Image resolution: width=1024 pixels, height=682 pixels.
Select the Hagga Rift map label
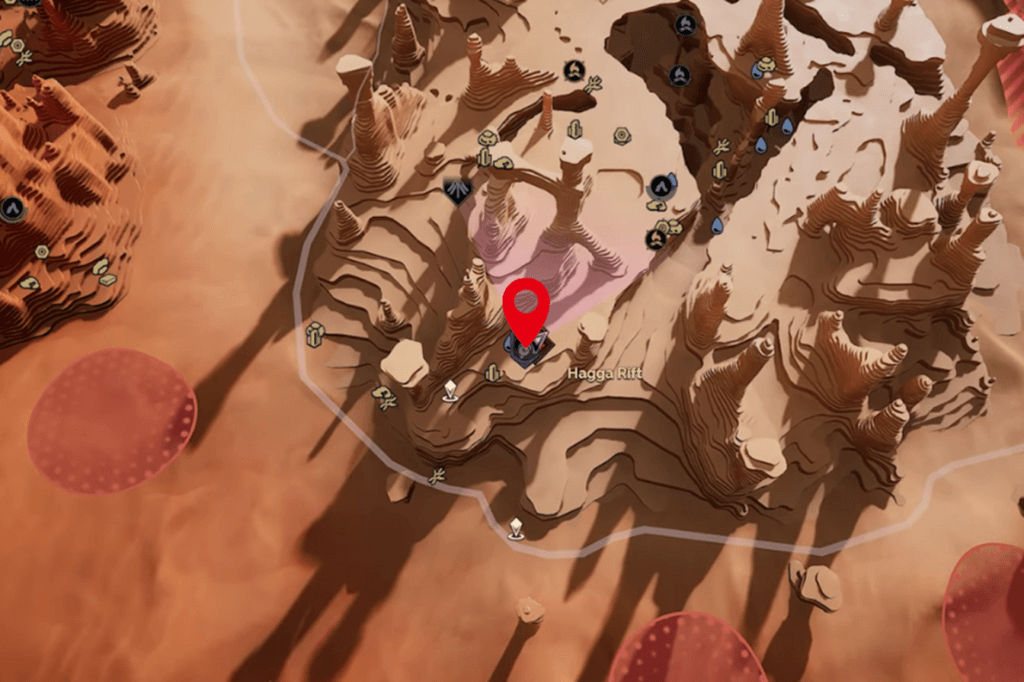point(604,373)
